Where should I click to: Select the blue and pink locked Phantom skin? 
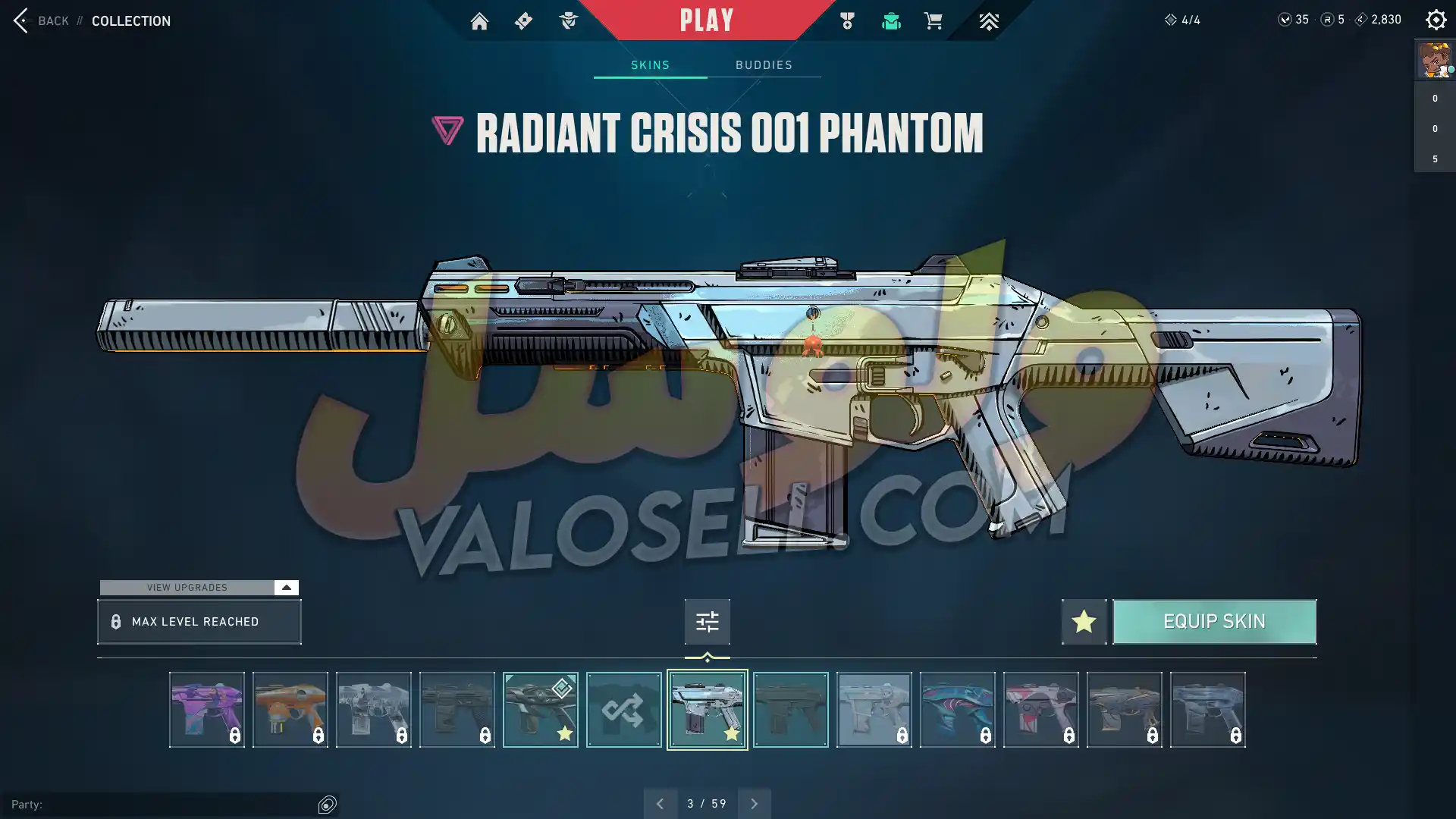click(957, 710)
